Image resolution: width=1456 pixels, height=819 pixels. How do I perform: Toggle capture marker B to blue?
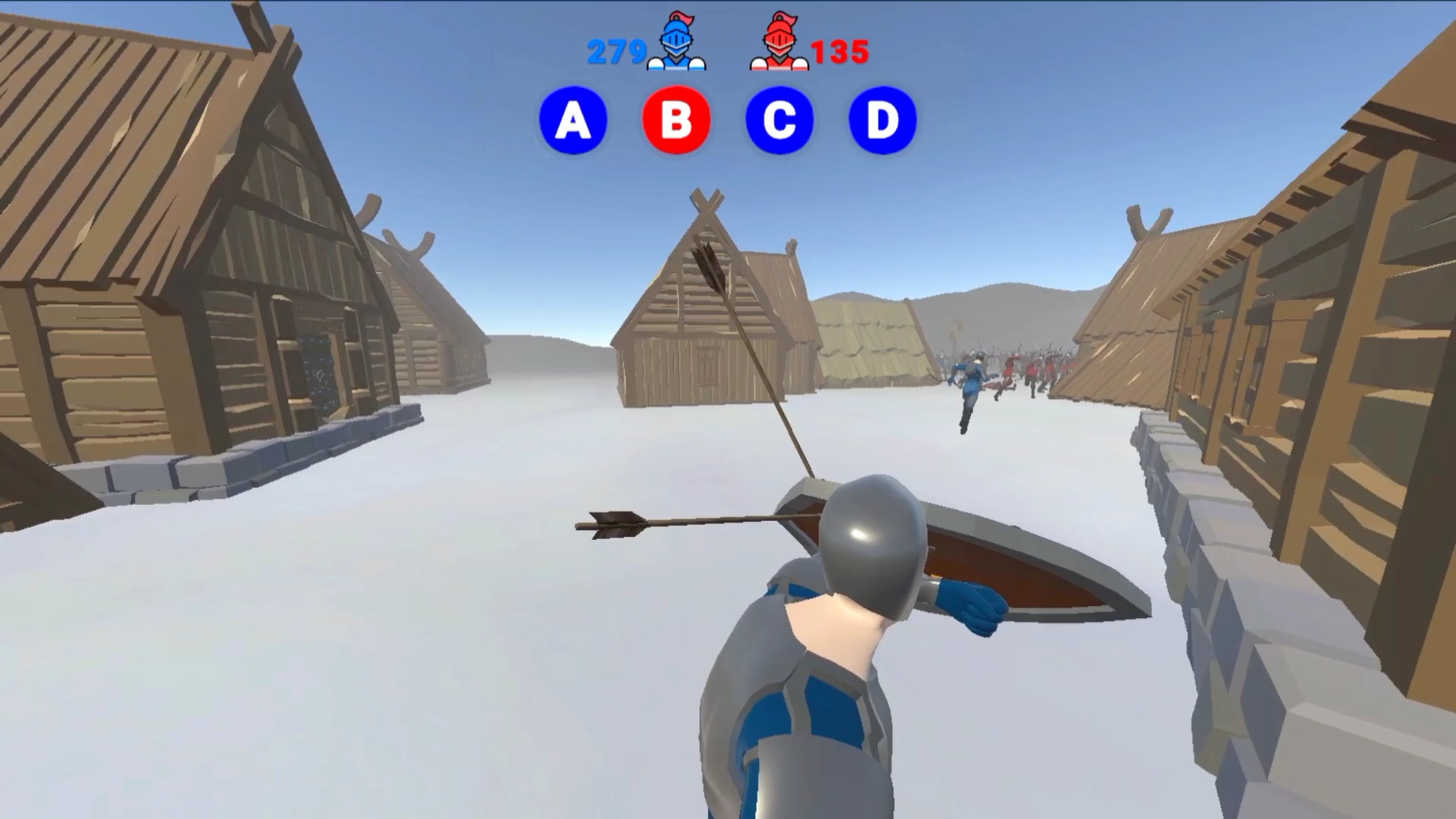tap(676, 120)
